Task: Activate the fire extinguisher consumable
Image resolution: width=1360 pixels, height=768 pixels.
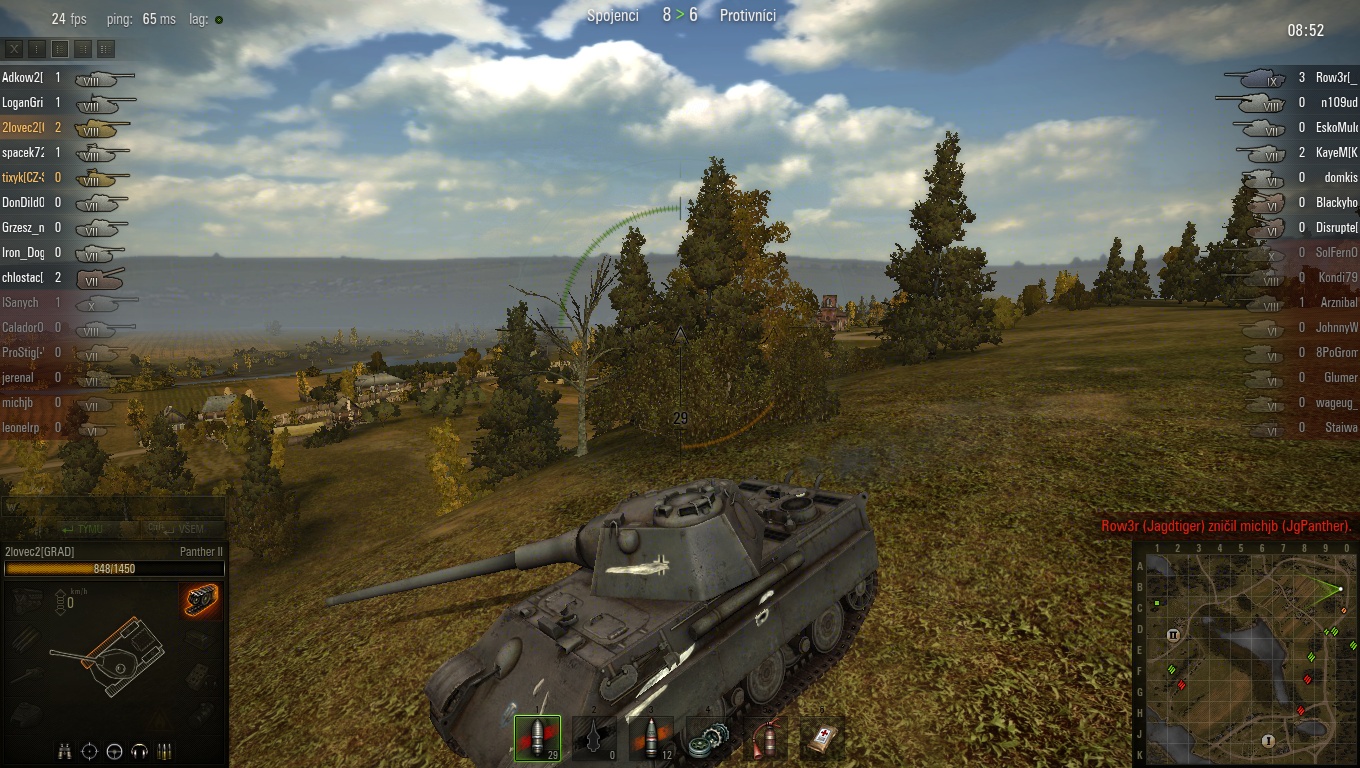Action: tap(765, 738)
